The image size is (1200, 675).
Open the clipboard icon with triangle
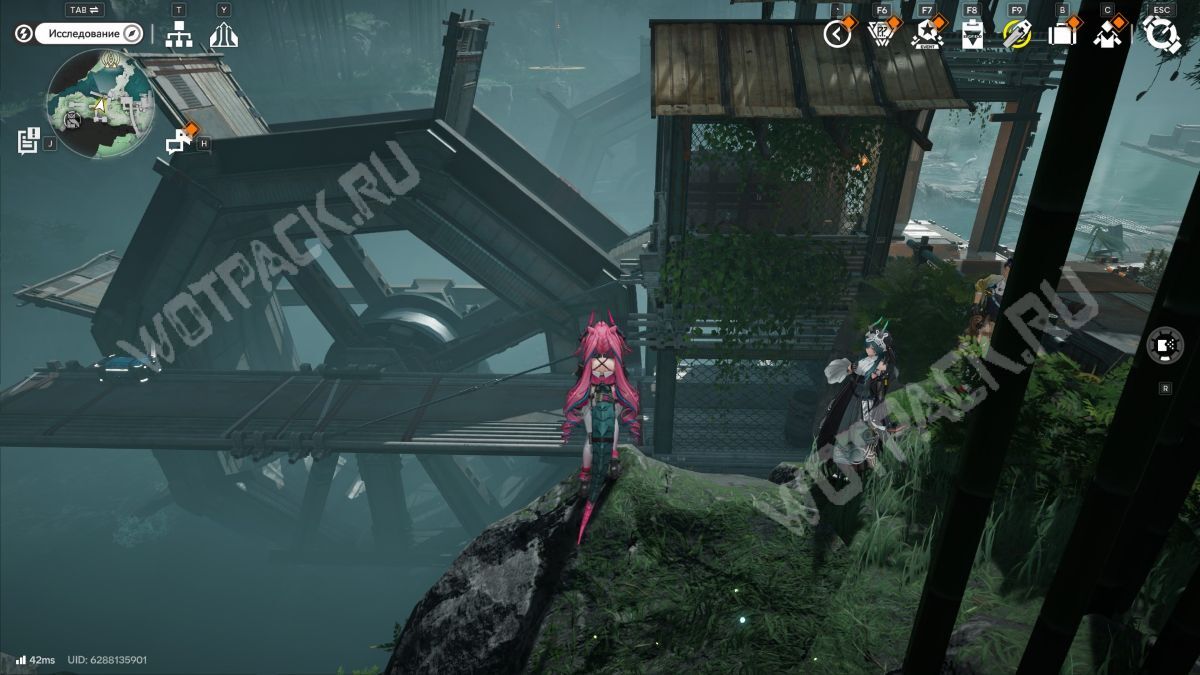972,35
